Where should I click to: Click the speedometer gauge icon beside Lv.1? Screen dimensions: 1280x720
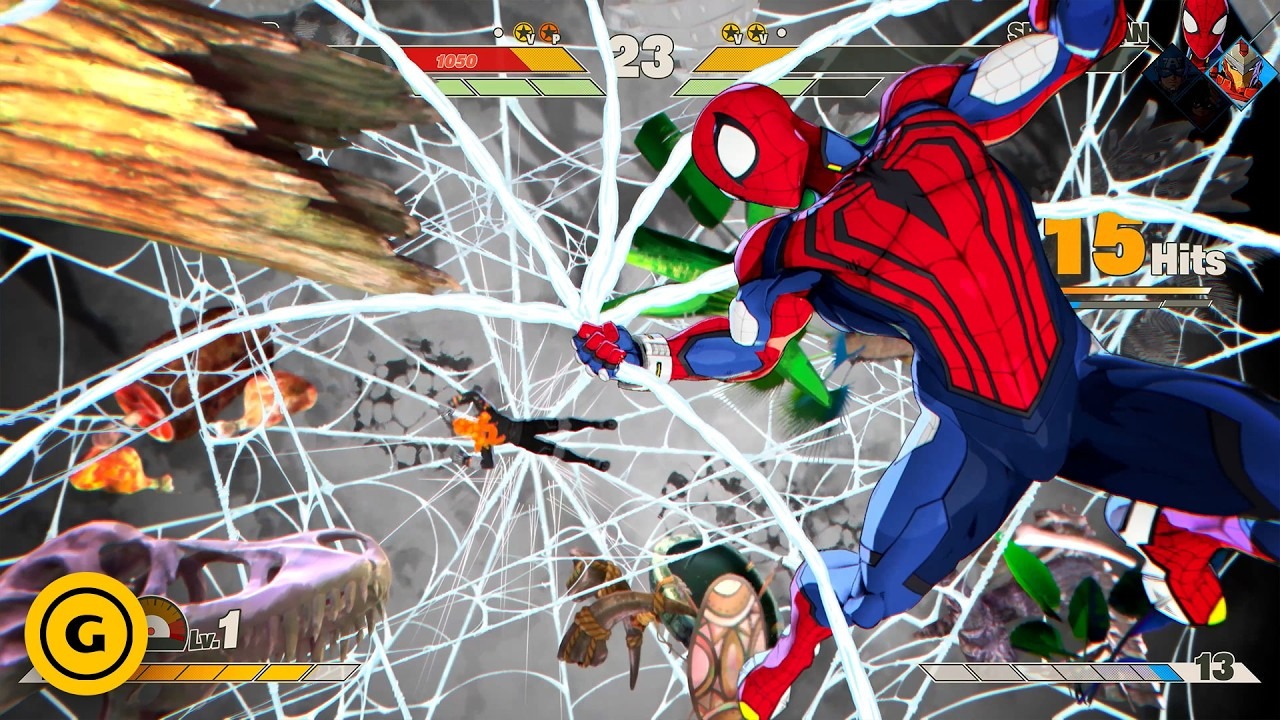coord(163,625)
